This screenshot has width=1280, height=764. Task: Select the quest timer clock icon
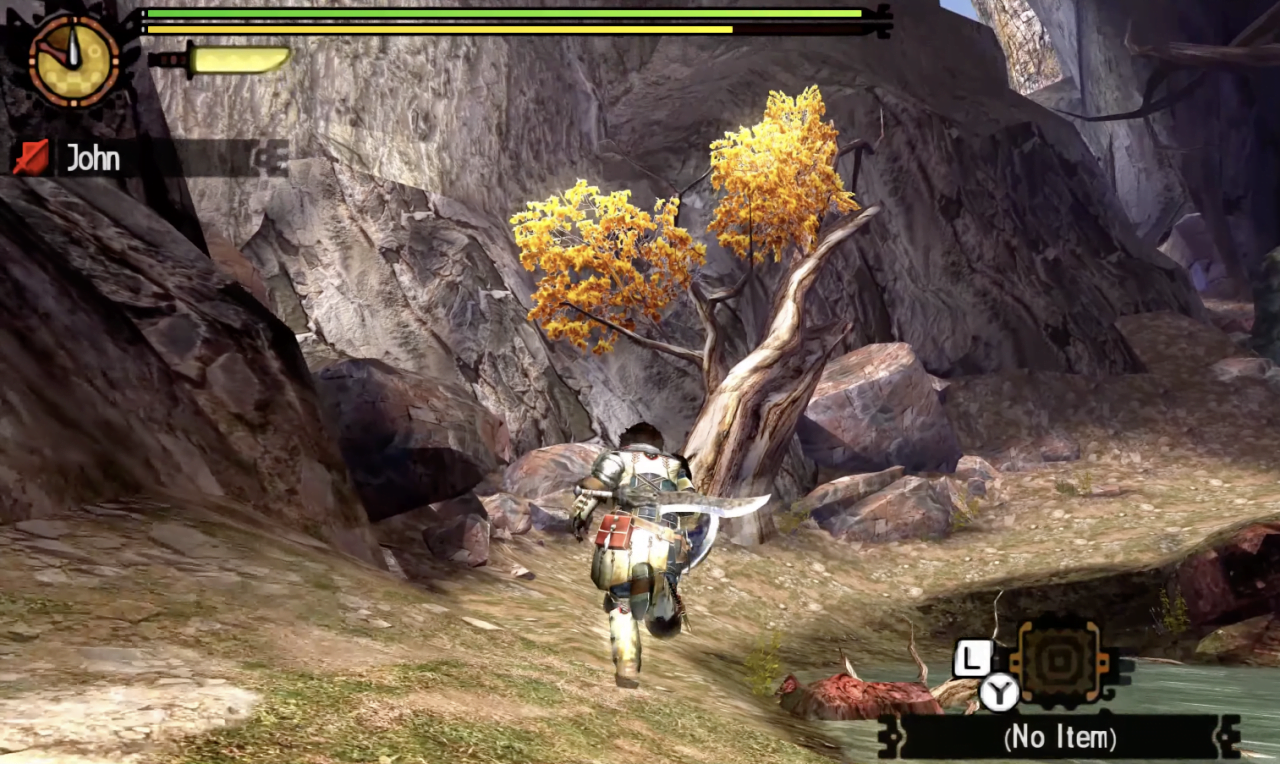[74, 59]
